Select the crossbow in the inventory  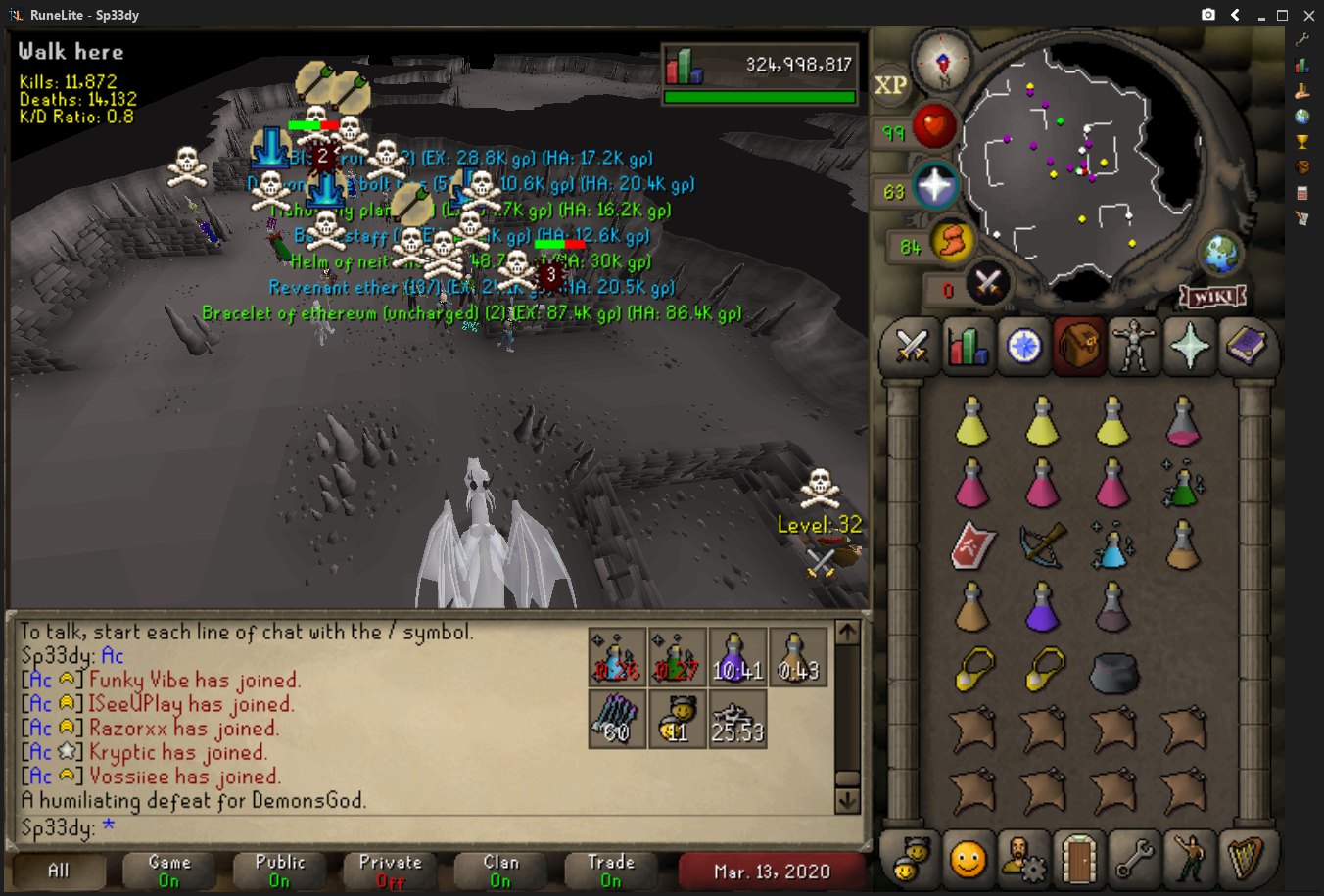[x=1042, y=544]
